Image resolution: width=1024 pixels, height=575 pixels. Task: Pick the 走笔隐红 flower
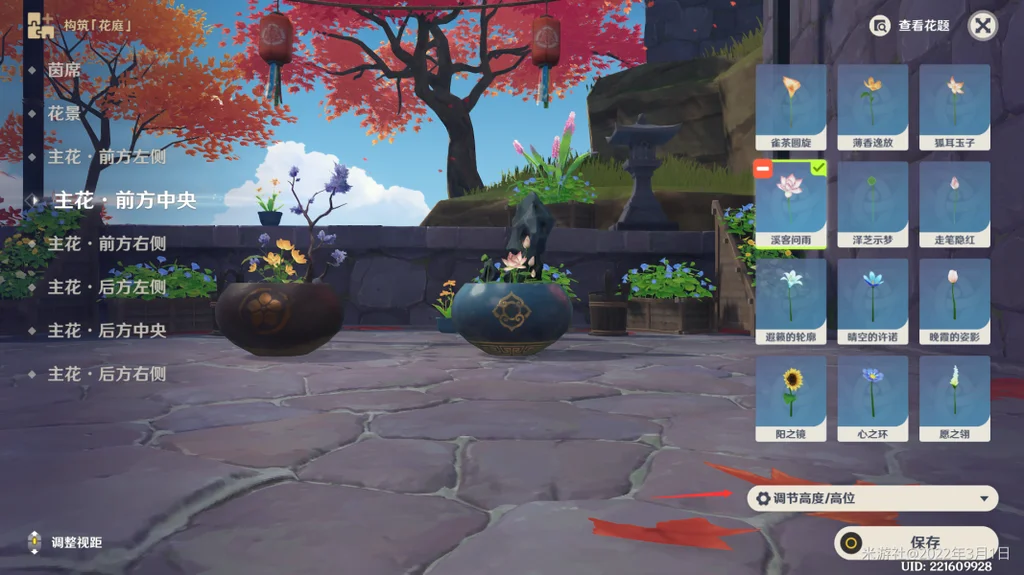(x=954, y=204)
